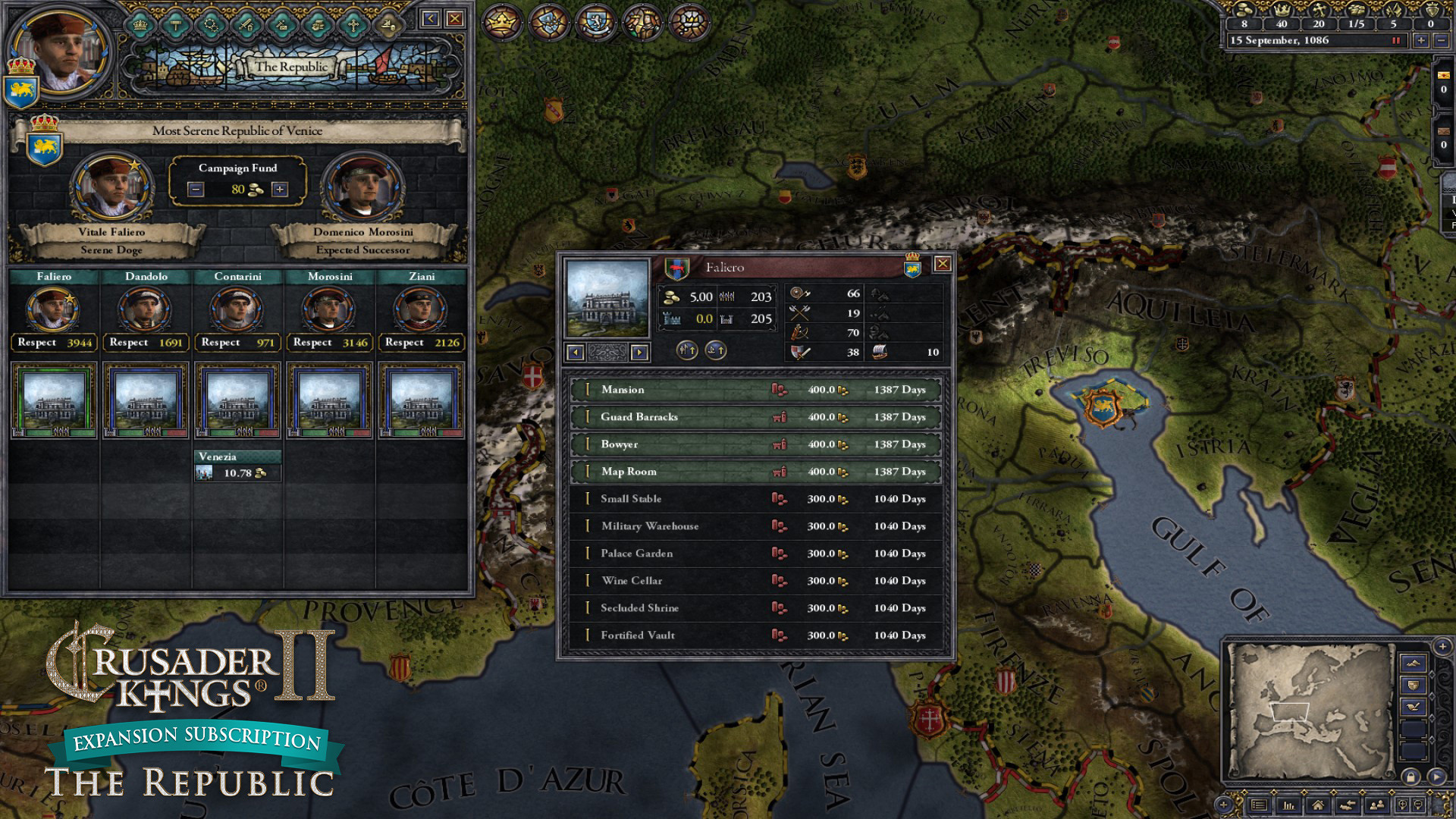Image resolution: width=1456 pixels, height=819 pixels.
Task: Open the Military tab with the sword icon
Action: [246, 25]
